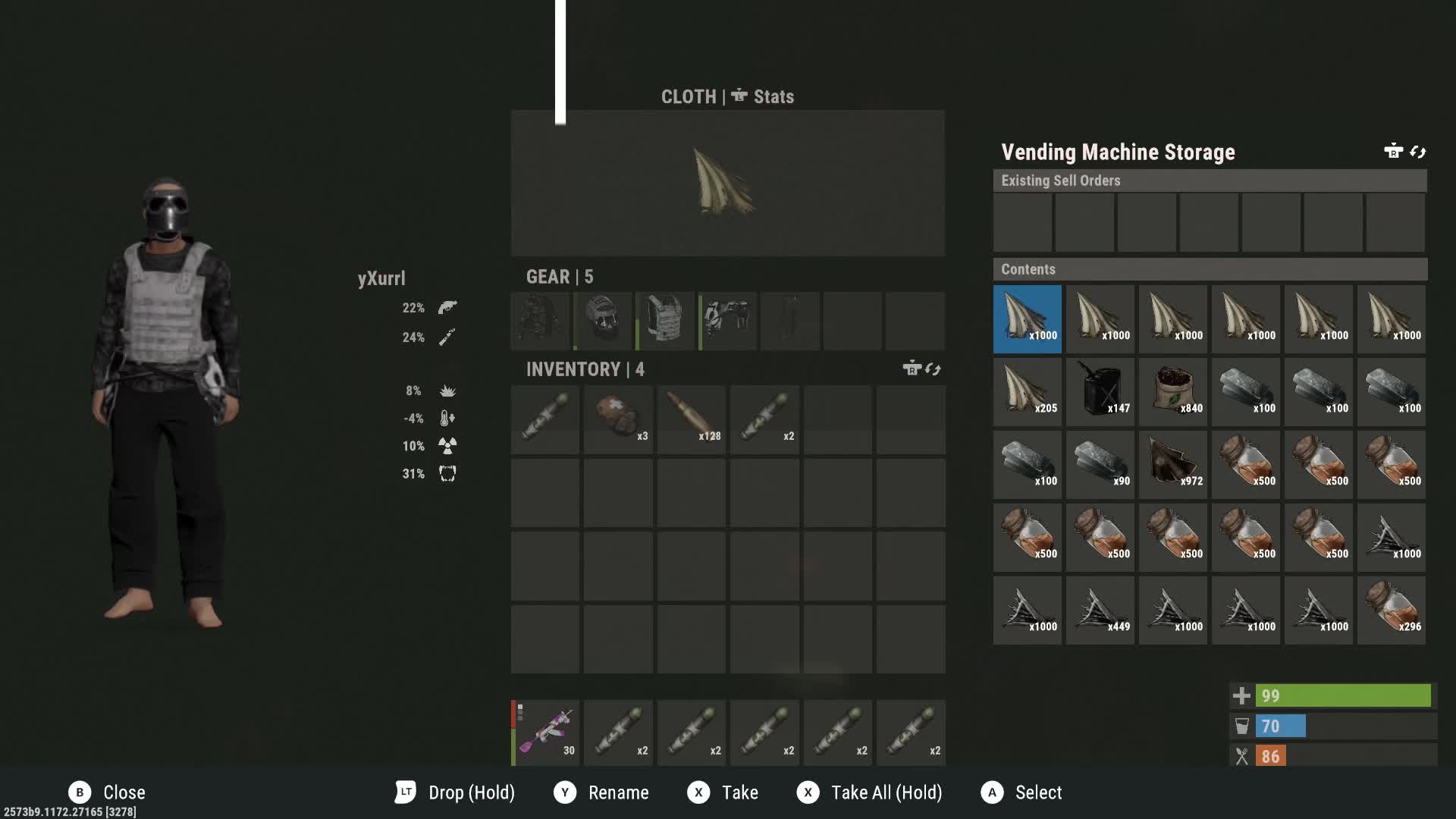The width and height of the screenshot is (1456, 819).
Task: Open the Stats view for Cloth
Action: [763, 97]
